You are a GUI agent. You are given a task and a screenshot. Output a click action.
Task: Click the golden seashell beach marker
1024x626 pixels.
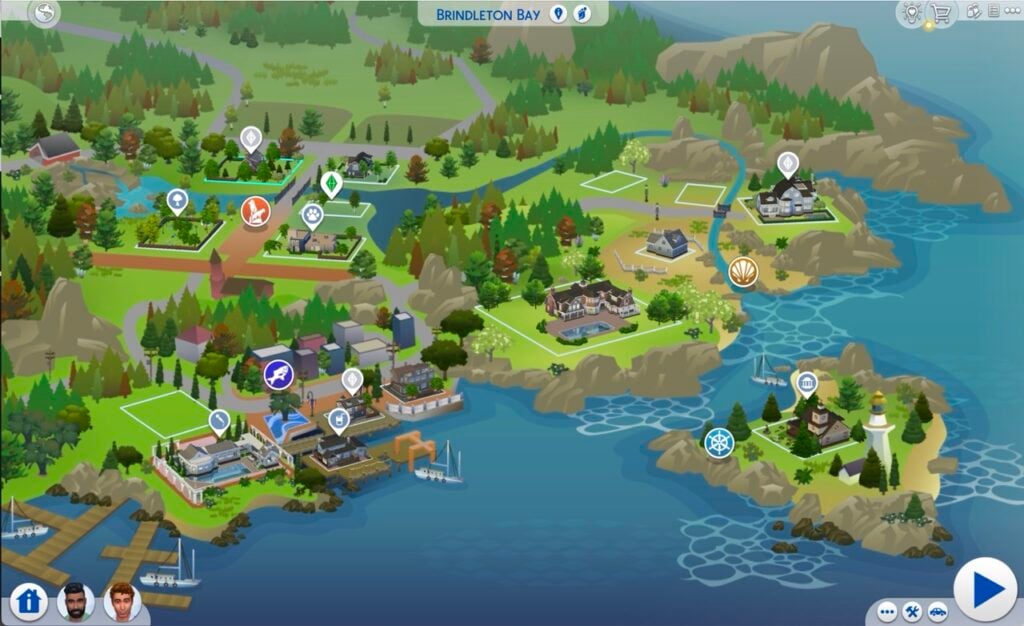tap(743, 271)
